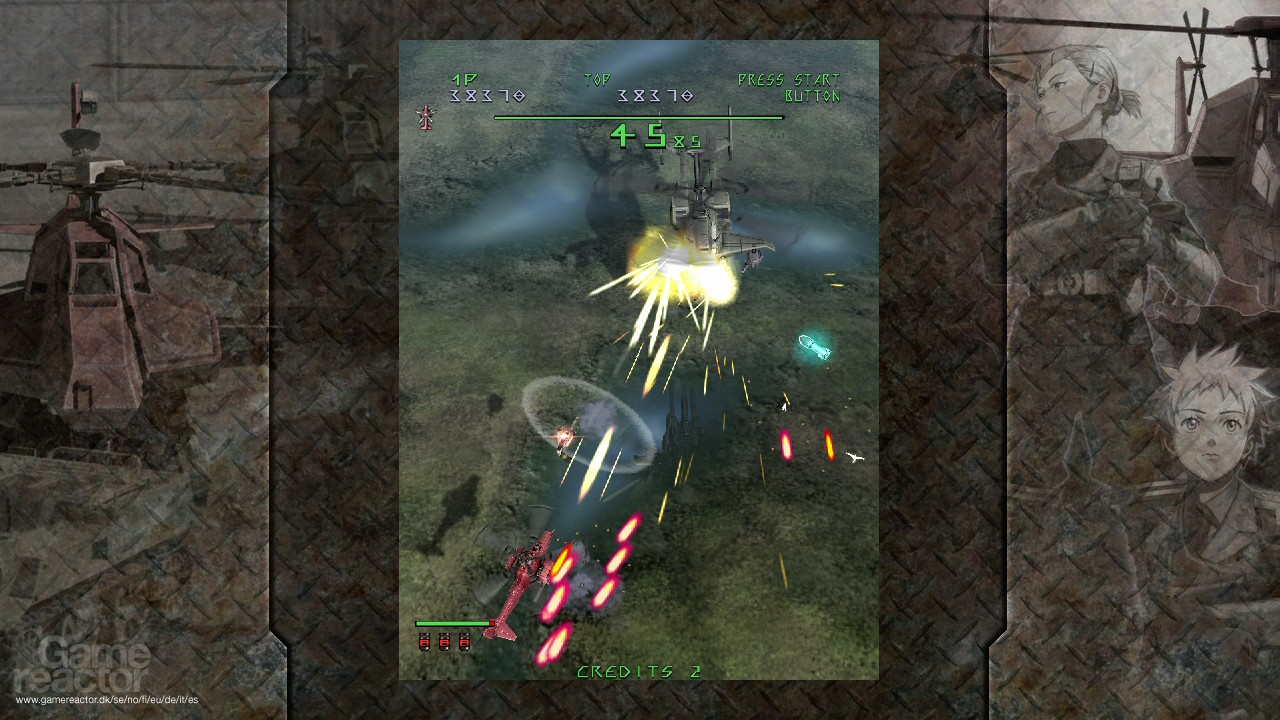Click the second bomb icon in the HUD
This screenshot has width=1280, height=720.
click(x=444, y=643)
